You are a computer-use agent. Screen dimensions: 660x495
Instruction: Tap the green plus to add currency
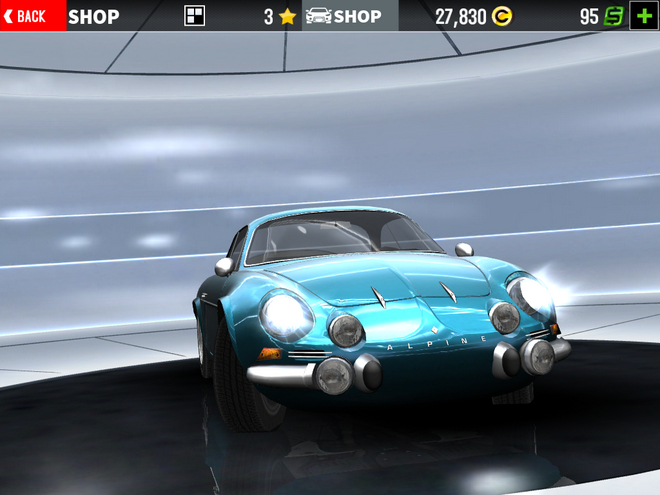(643, 16)
